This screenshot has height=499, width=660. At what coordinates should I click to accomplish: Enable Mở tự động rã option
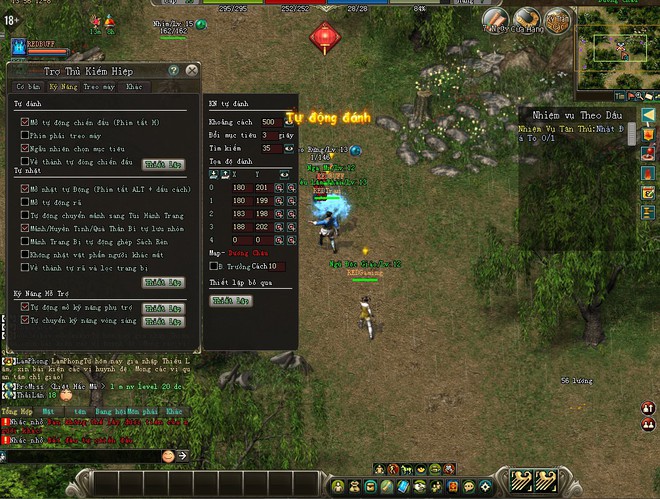tap(24, 201)
